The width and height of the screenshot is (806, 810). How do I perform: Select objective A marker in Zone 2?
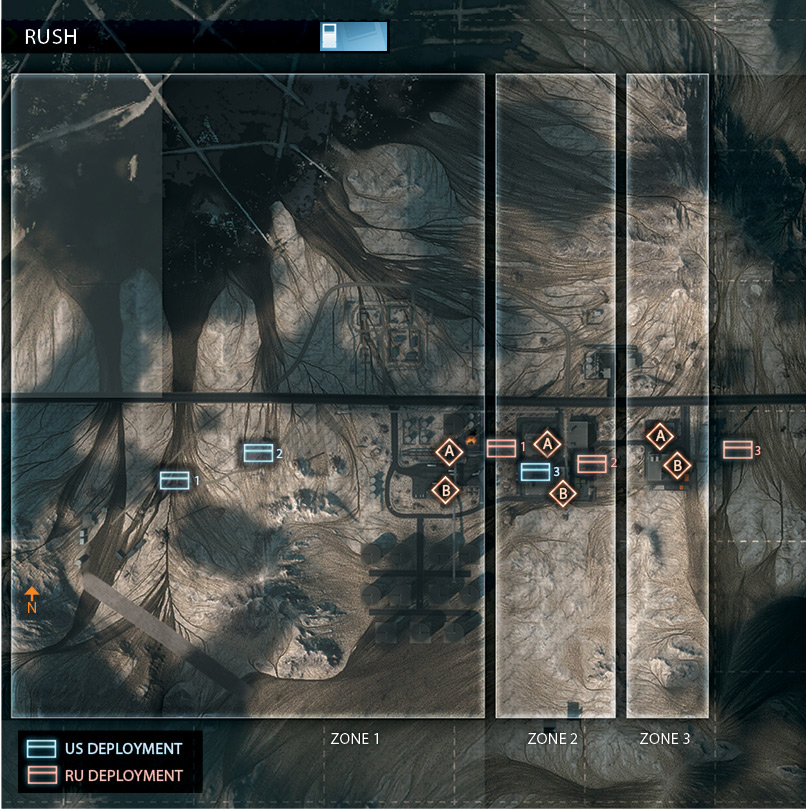(x=547, y=443)
